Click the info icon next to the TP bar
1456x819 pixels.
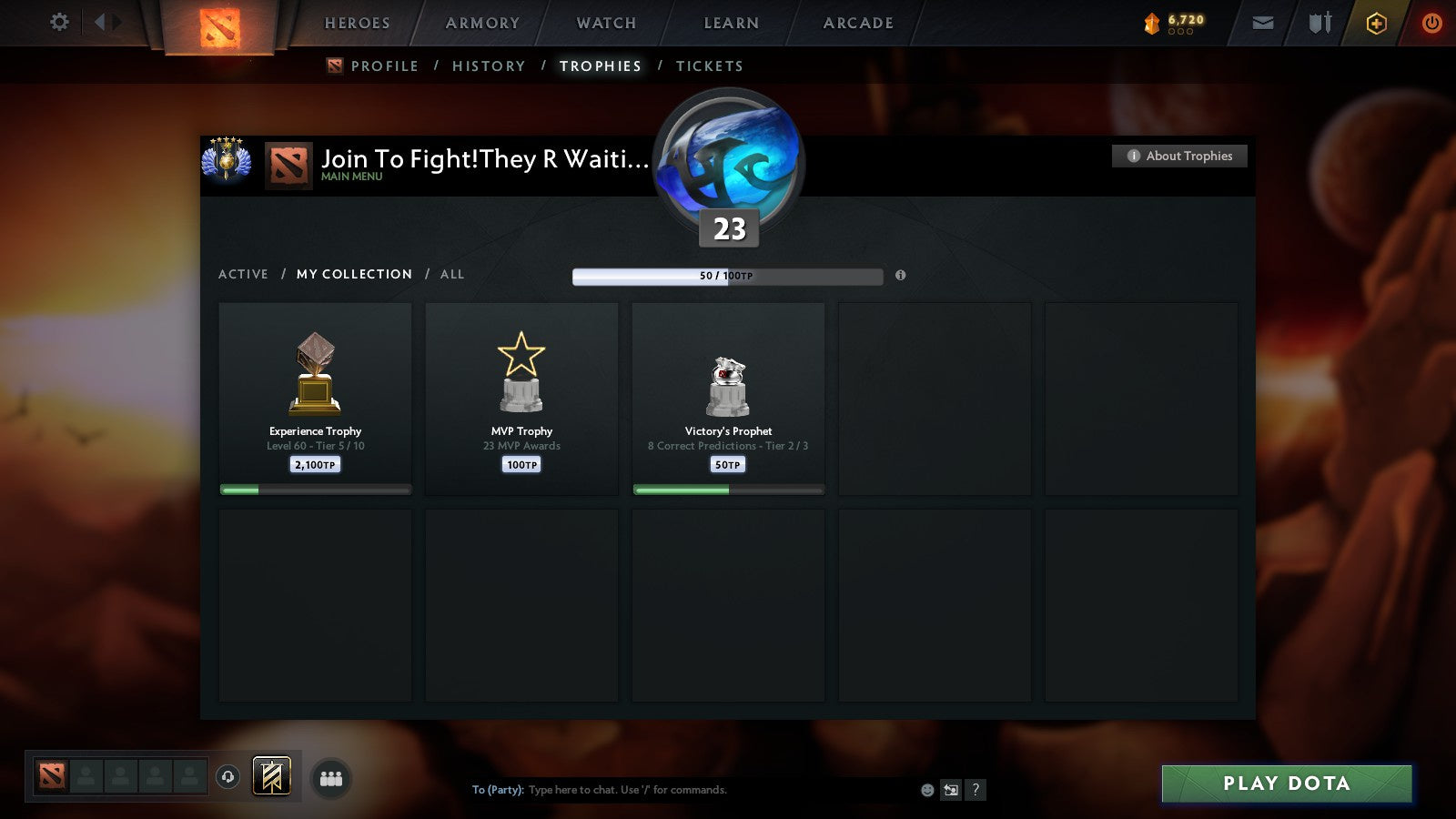point(900,277)
